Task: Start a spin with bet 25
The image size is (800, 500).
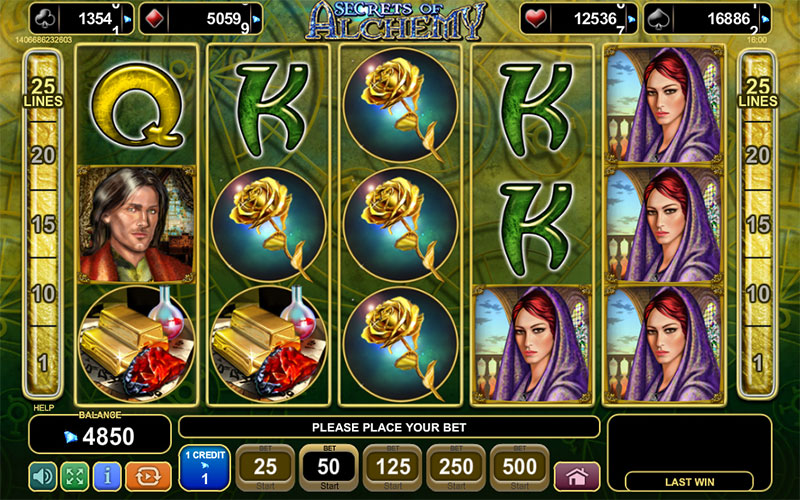Action: click(x=265, y=466)
